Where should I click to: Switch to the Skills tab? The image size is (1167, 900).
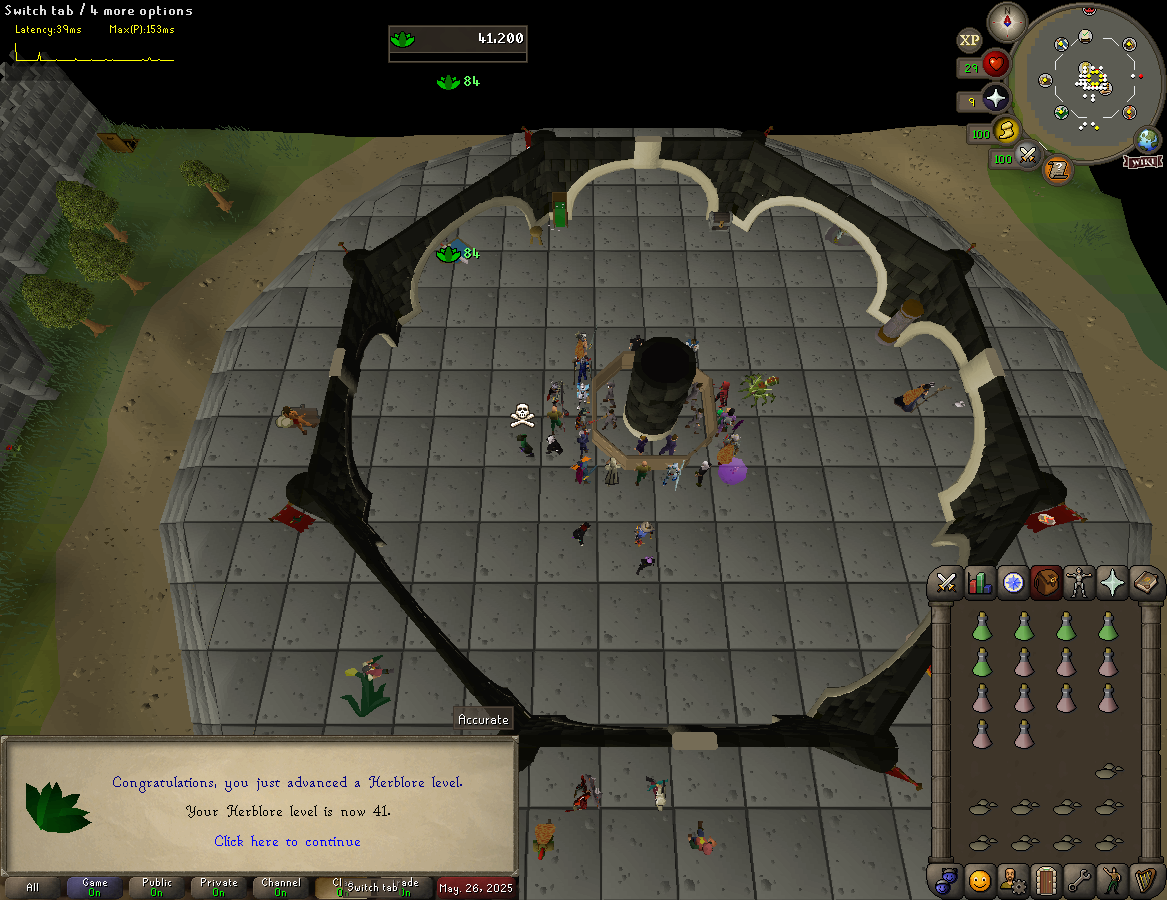(x=980, y=583)
